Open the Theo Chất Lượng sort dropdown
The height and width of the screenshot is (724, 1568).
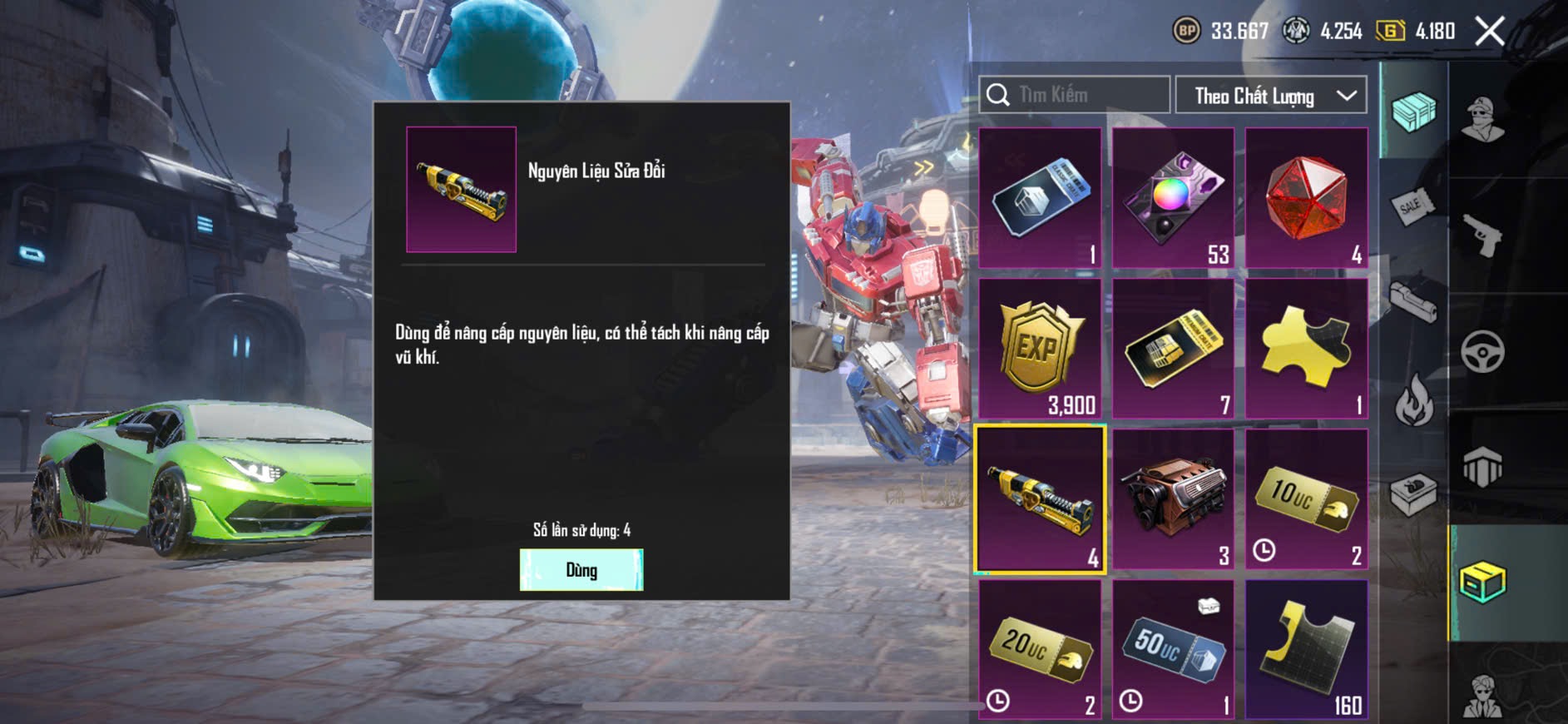[1270, 96]
